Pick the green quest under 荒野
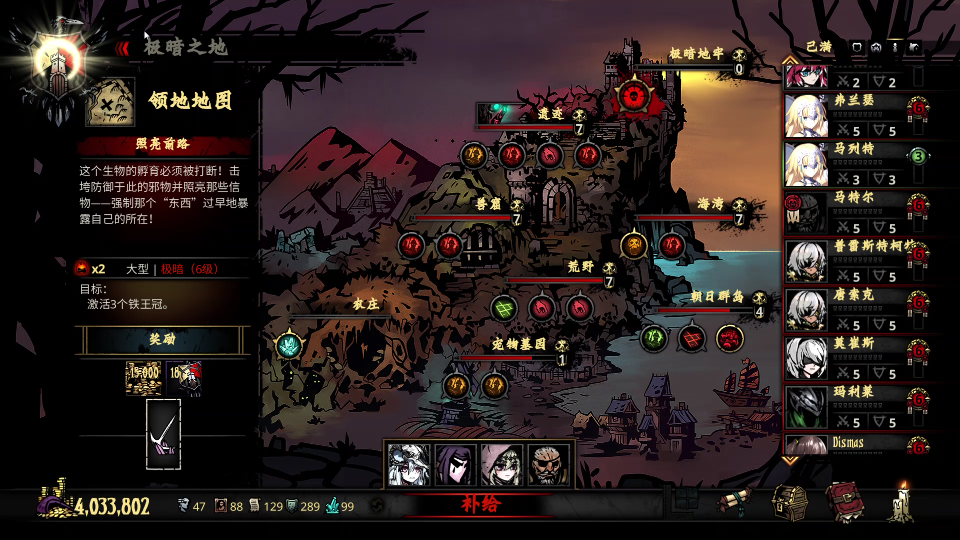The height and width of the screenshot is (540, 960). 504,307
